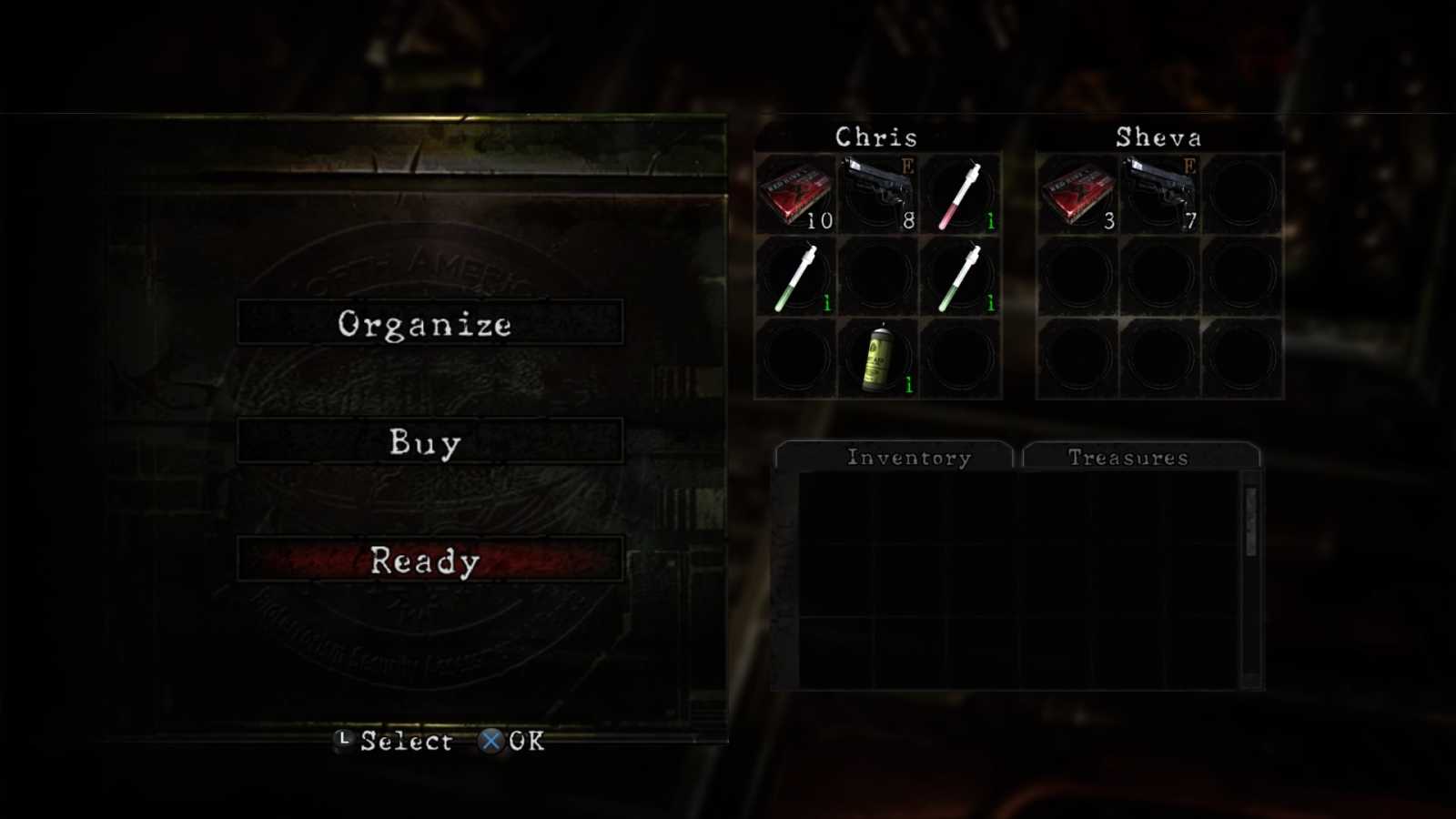1456x819 pixels.
Task: Click the Chris name header
Action: tap(876, 137)
